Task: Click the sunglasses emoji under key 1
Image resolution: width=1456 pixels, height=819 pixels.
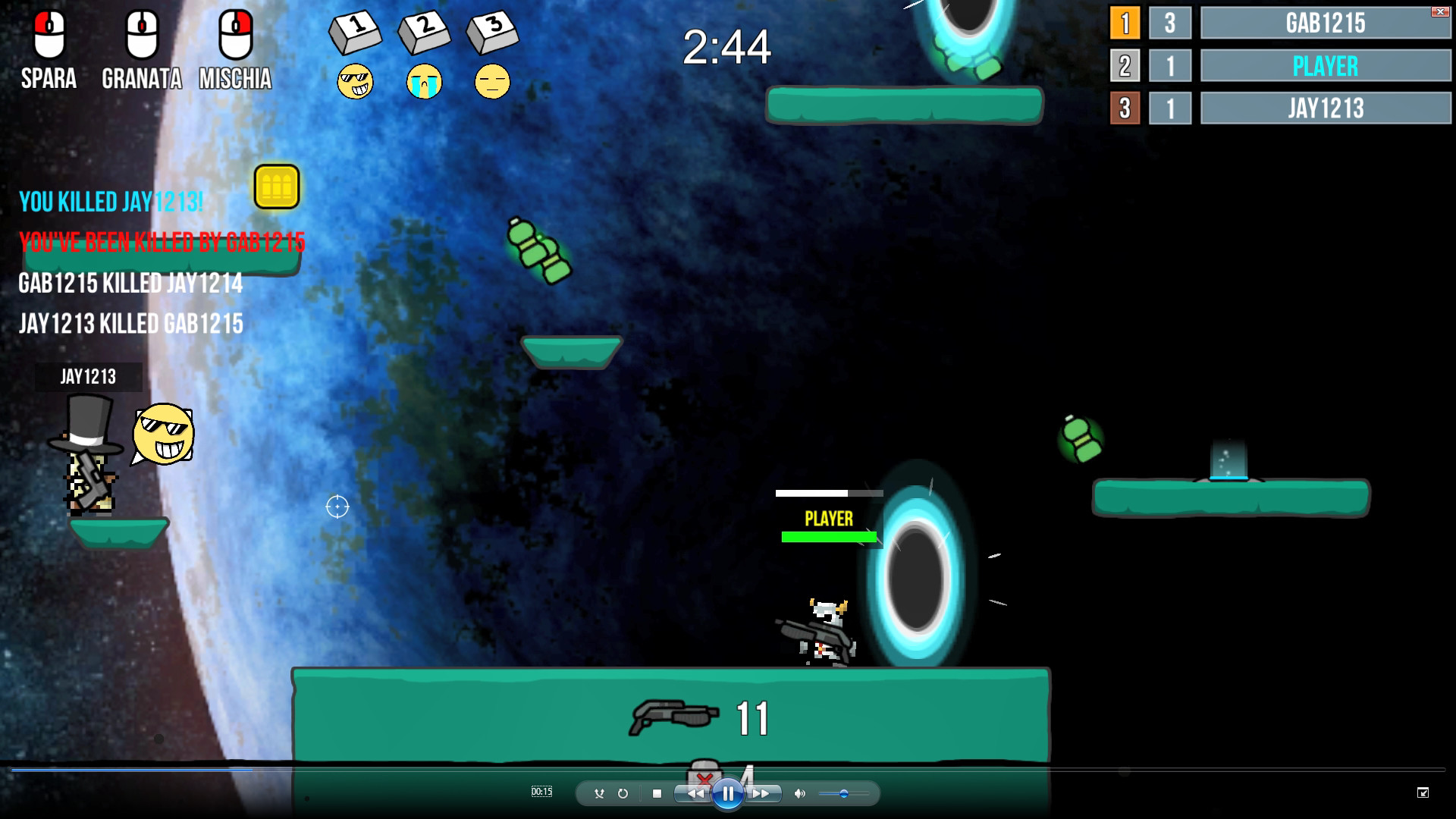Action: [x=356, y=81]
